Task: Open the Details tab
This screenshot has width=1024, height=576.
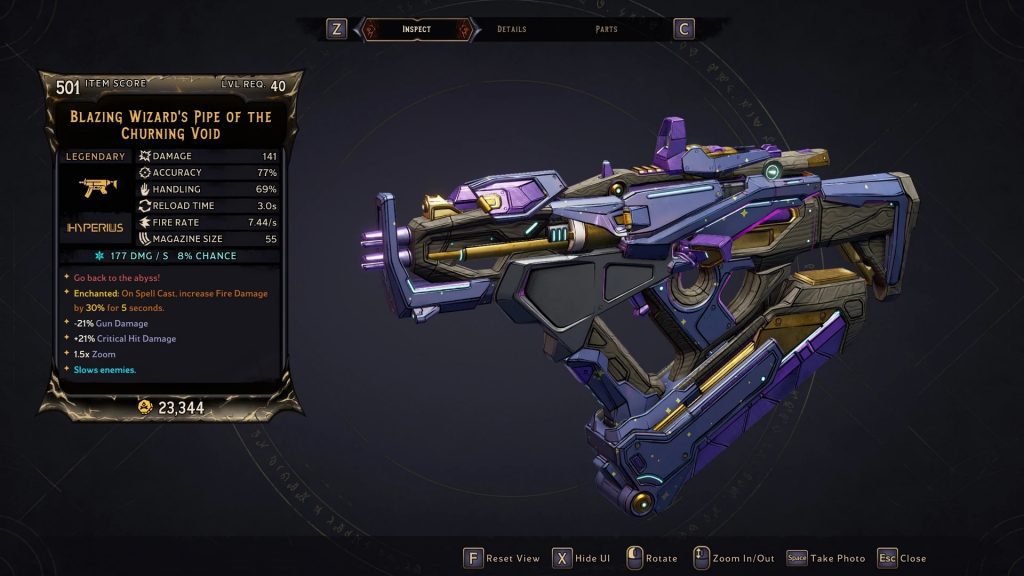Action: [x=511, y=29]
